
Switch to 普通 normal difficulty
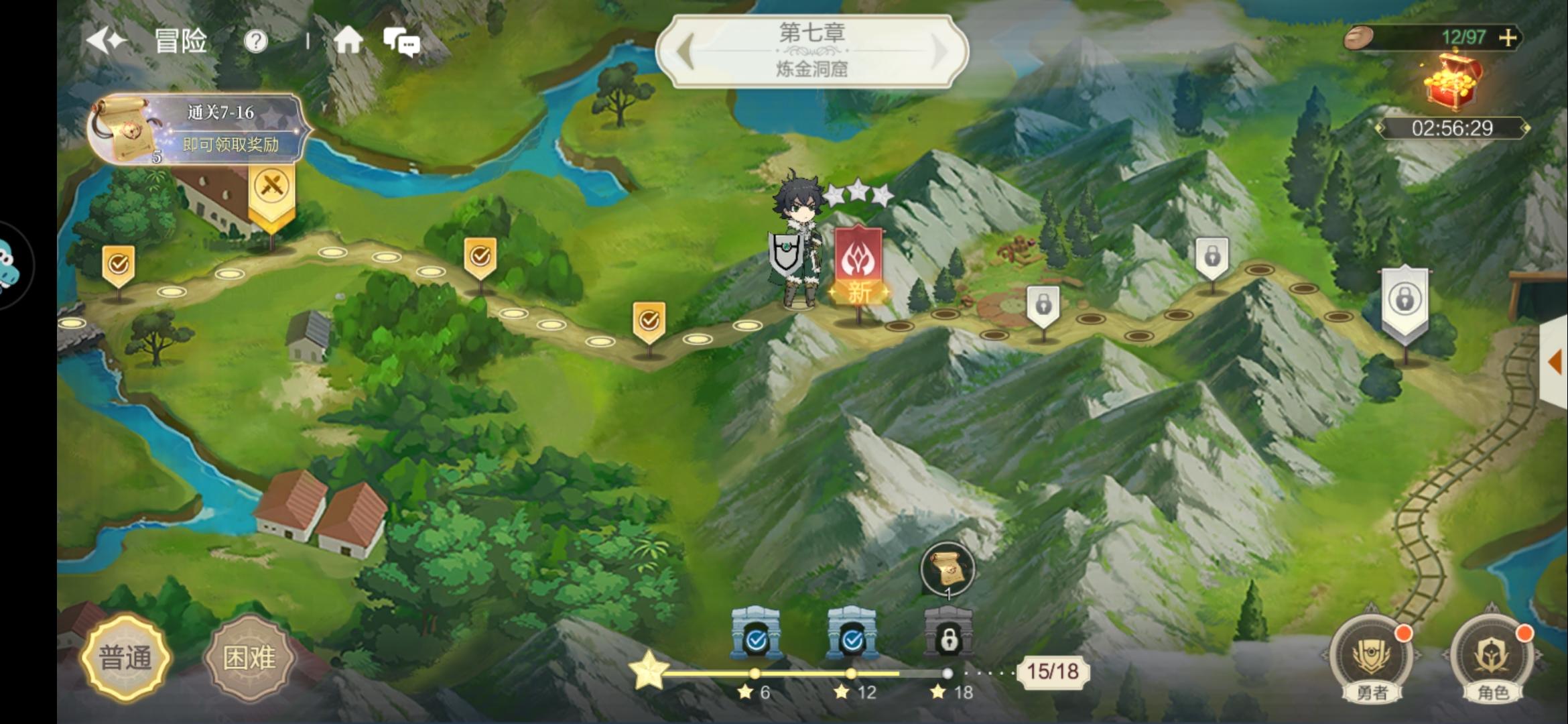coord(125,658)
